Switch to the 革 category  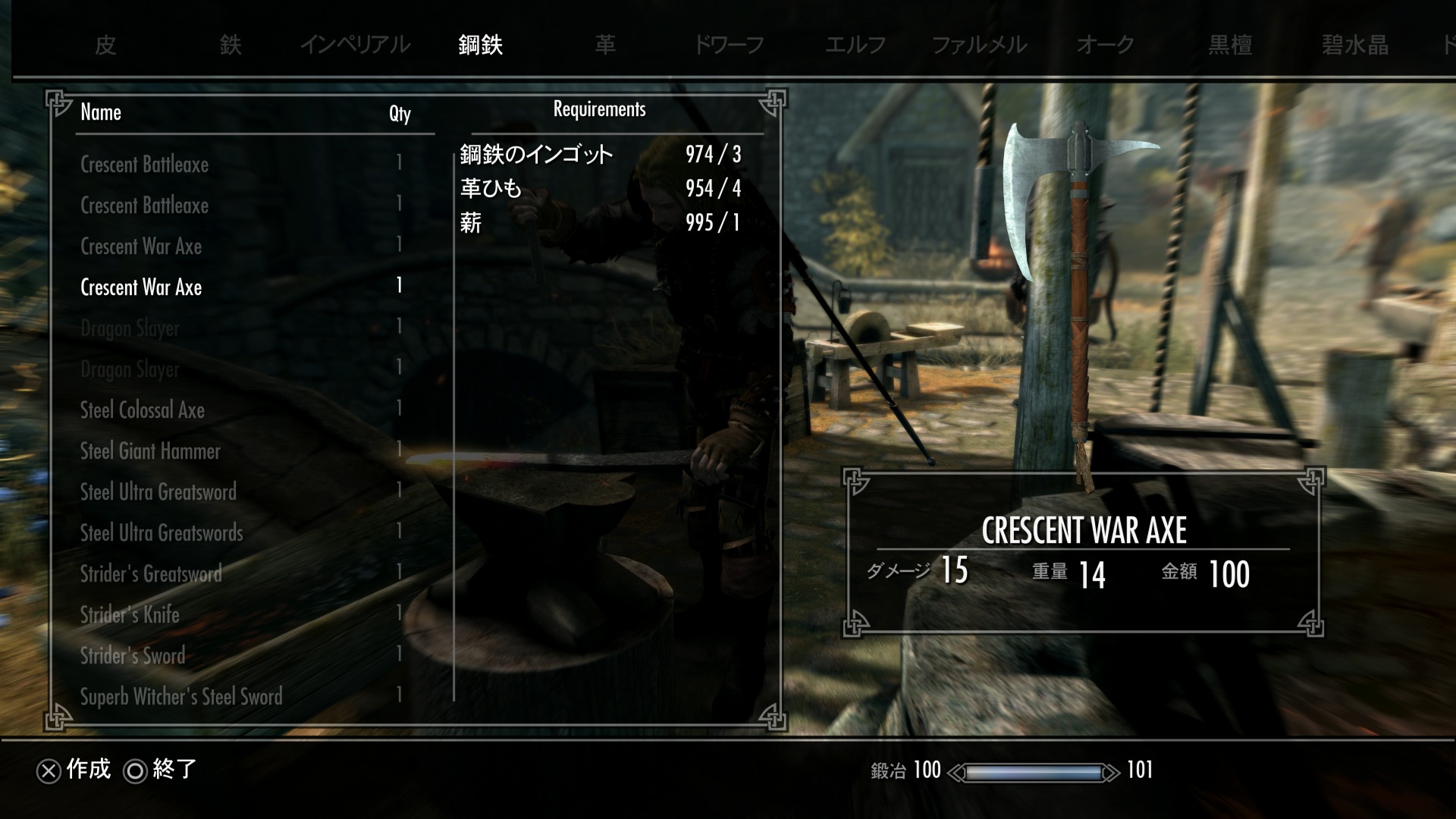pos(605,45)
